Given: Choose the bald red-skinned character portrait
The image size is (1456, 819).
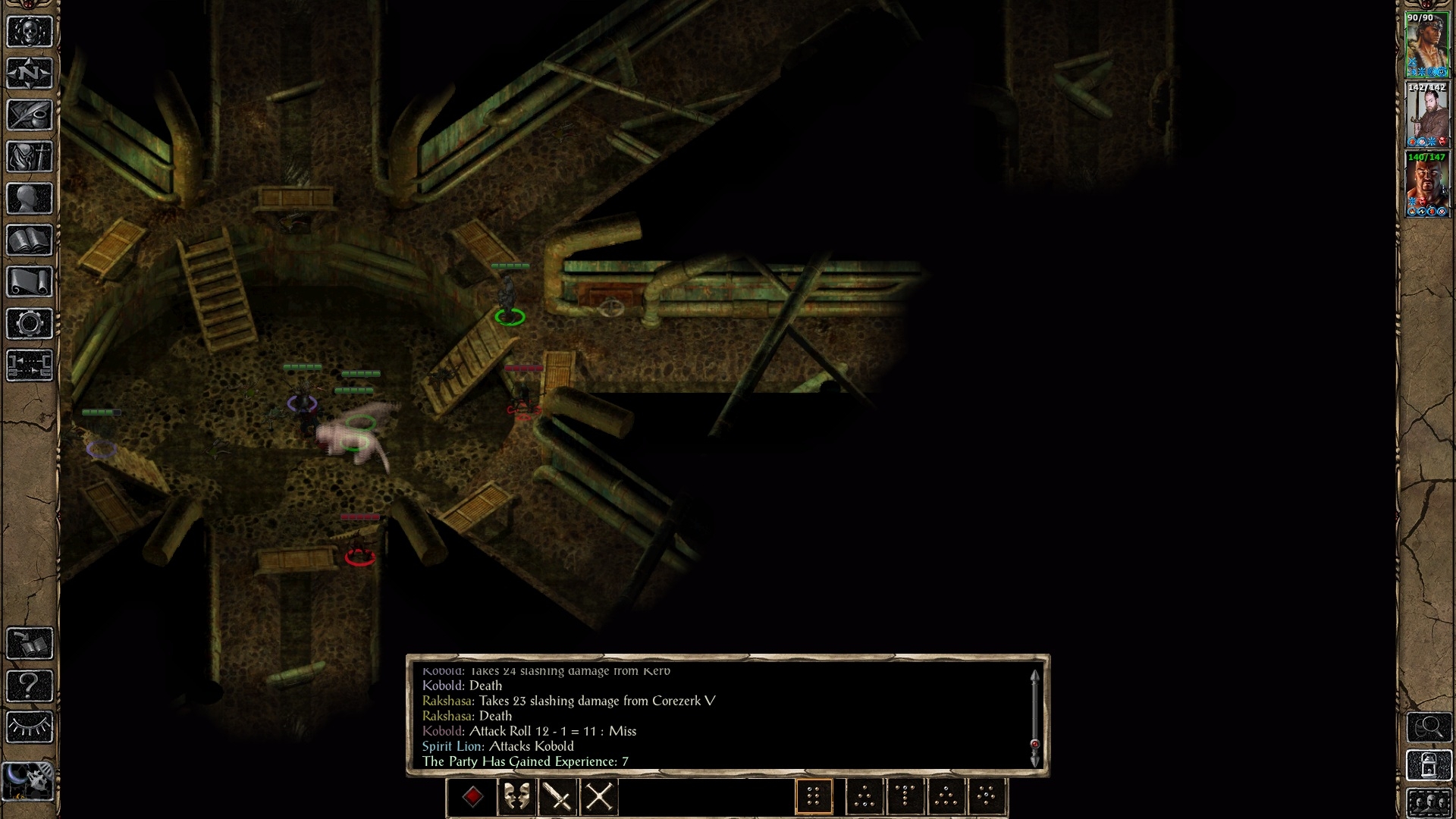Looking at the screenshot, I should click(1427, 185).
